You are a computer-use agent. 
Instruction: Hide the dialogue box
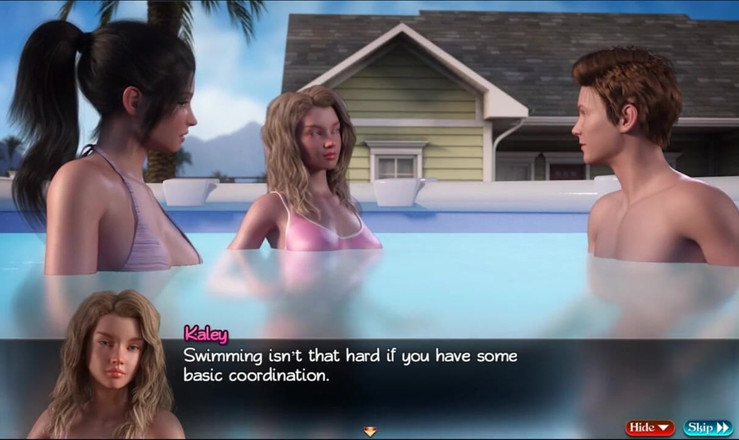pos(650,428)
